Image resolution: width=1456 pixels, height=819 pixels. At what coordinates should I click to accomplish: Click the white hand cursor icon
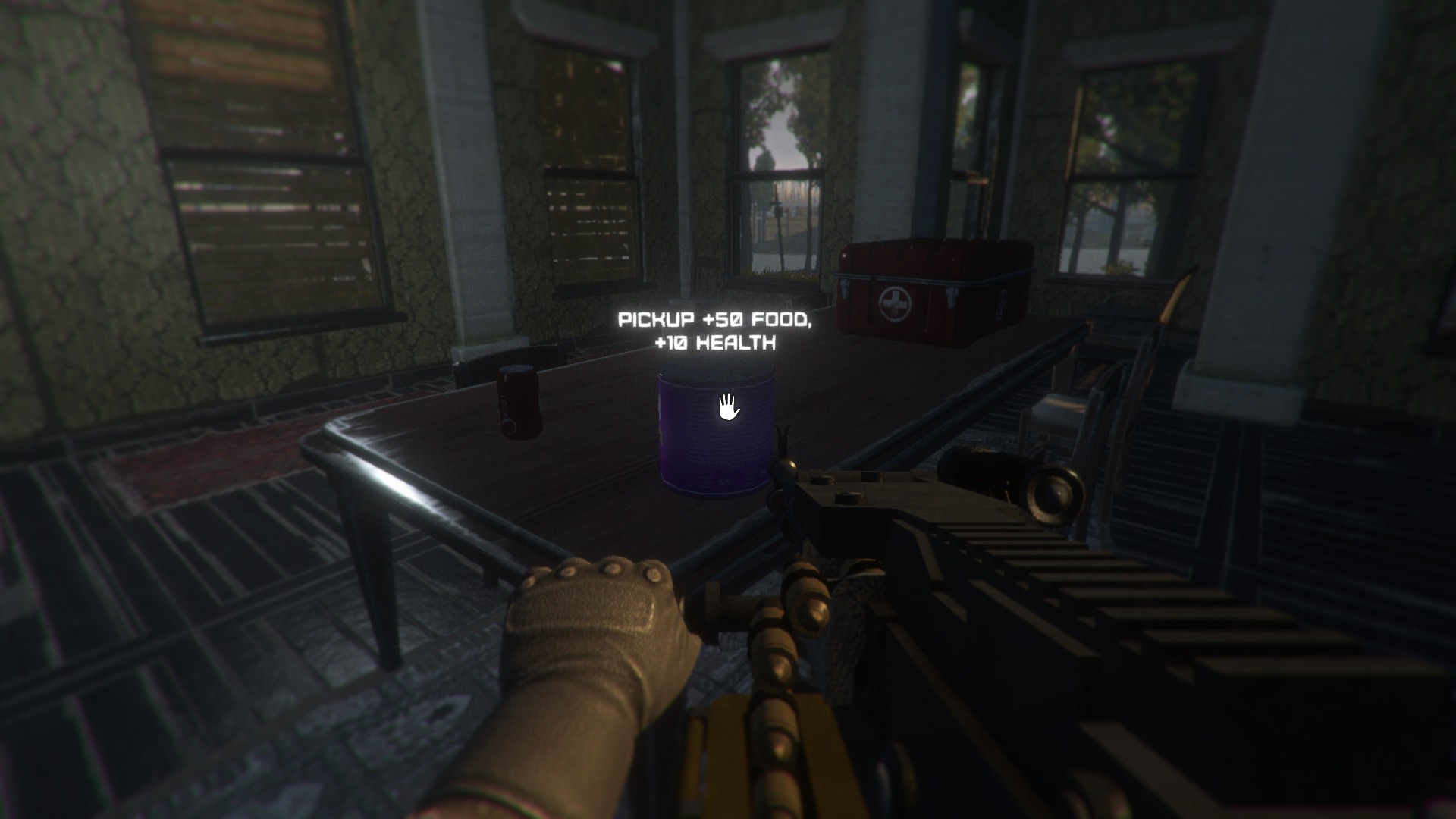tap(728, 408)
